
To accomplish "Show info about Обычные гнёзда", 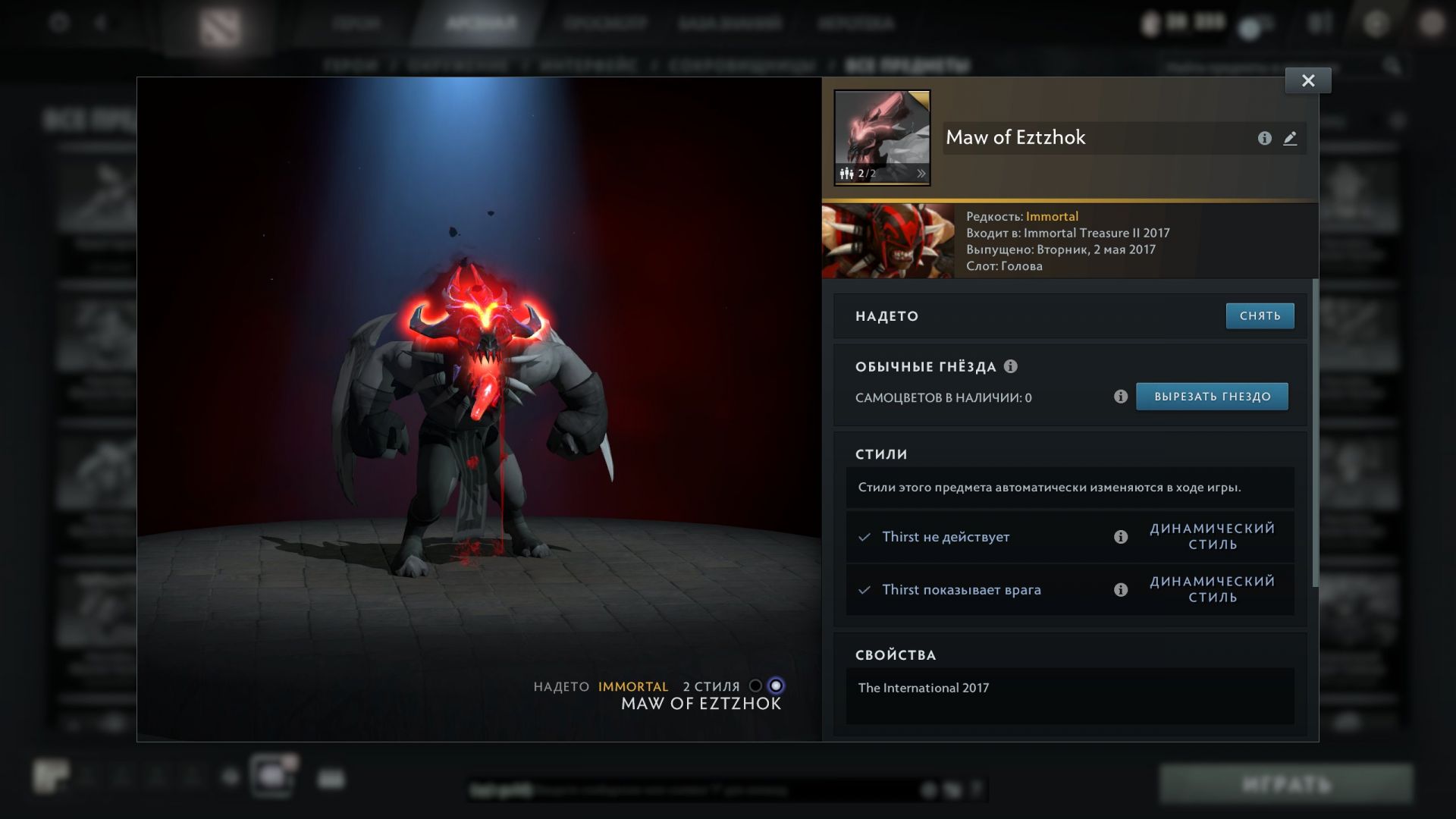I will click(1011, 366).
